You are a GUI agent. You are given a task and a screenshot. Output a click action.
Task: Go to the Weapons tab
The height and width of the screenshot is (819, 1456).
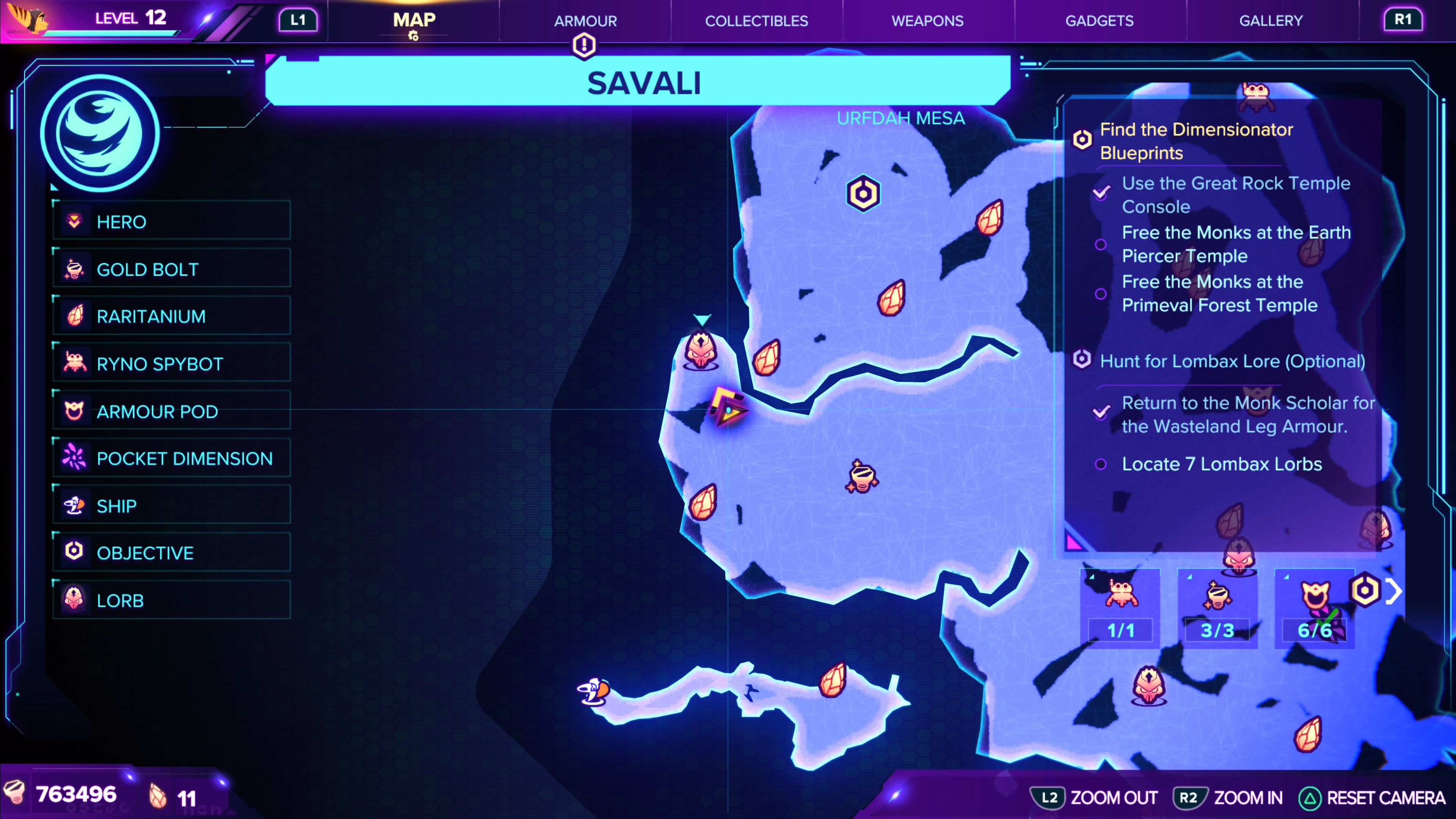[x=927, y=21]
